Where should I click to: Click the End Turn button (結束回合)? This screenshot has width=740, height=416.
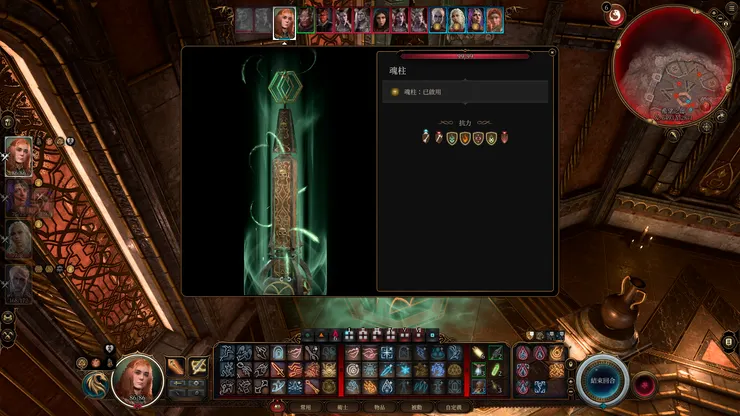point(602,380)
